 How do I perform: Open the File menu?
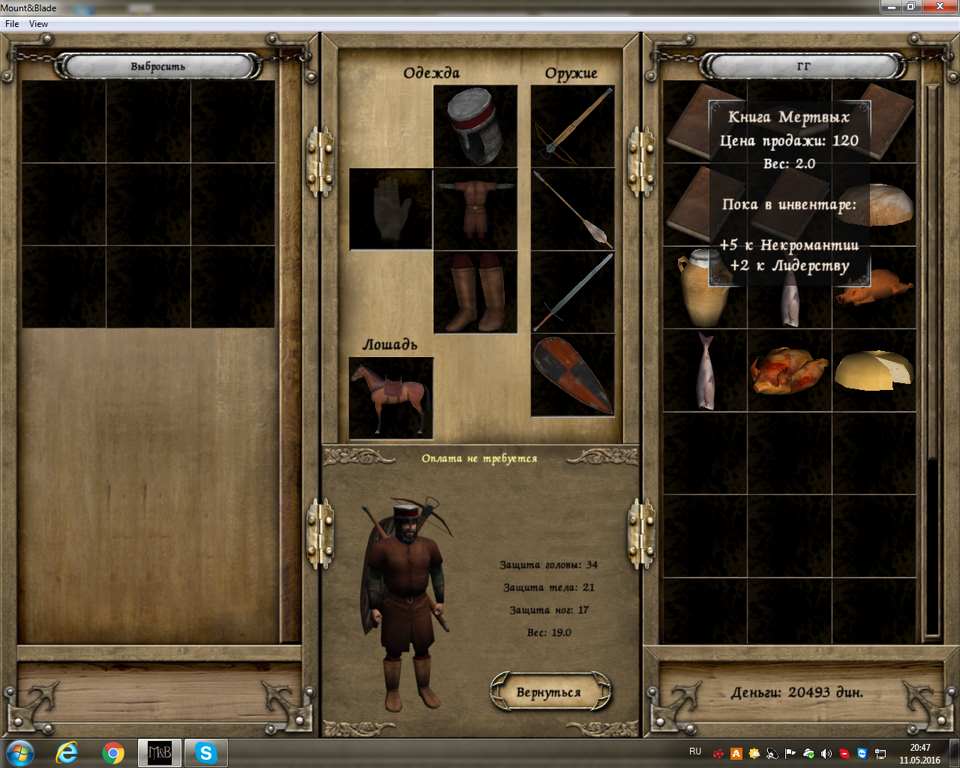(12, 24)
